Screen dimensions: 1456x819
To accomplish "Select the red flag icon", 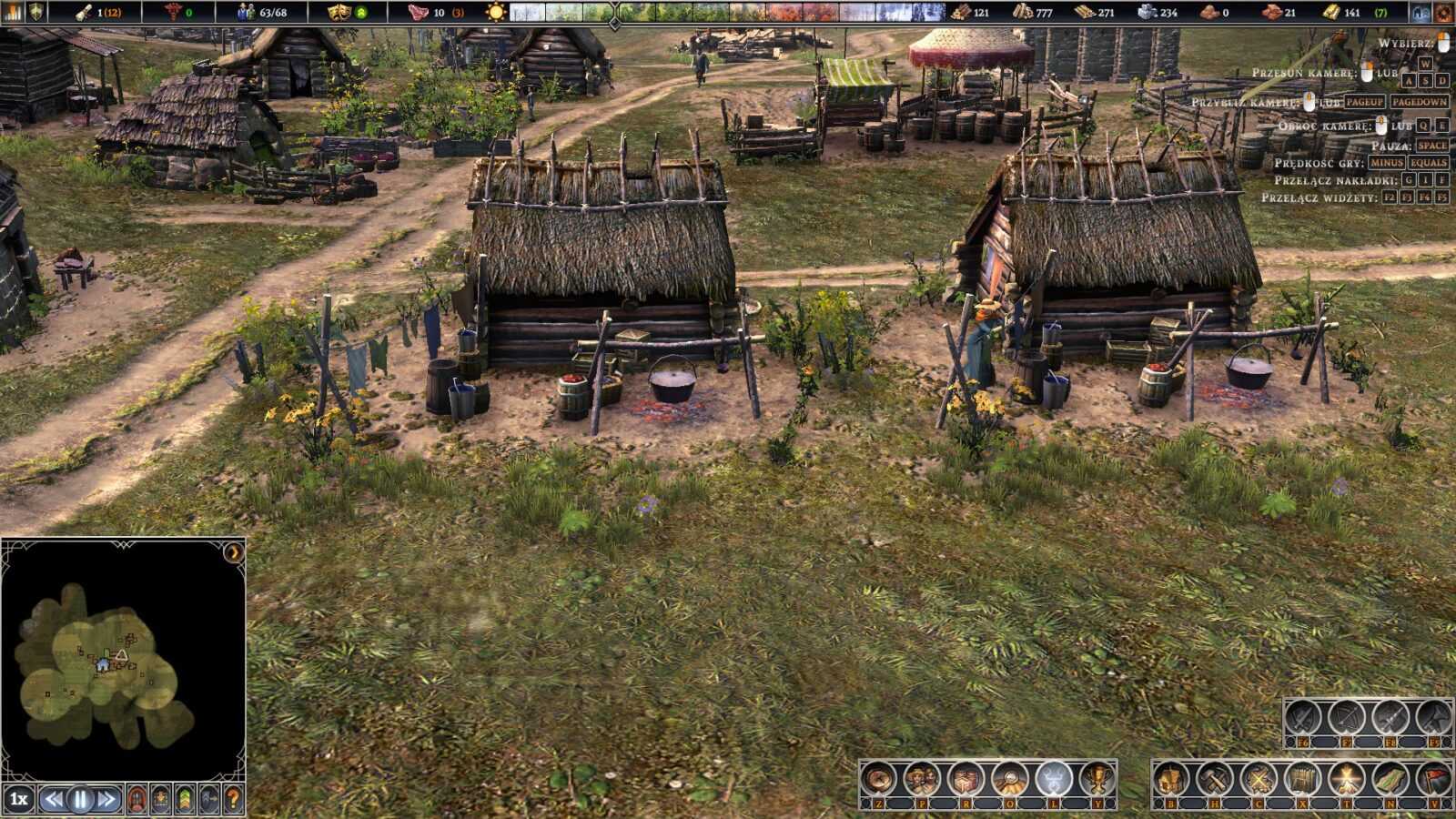I will (1434, 780).
